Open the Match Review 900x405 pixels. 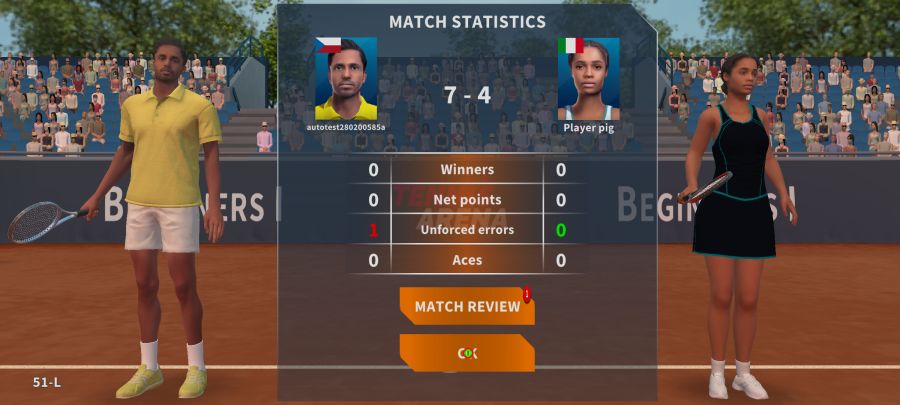(467, 306)
